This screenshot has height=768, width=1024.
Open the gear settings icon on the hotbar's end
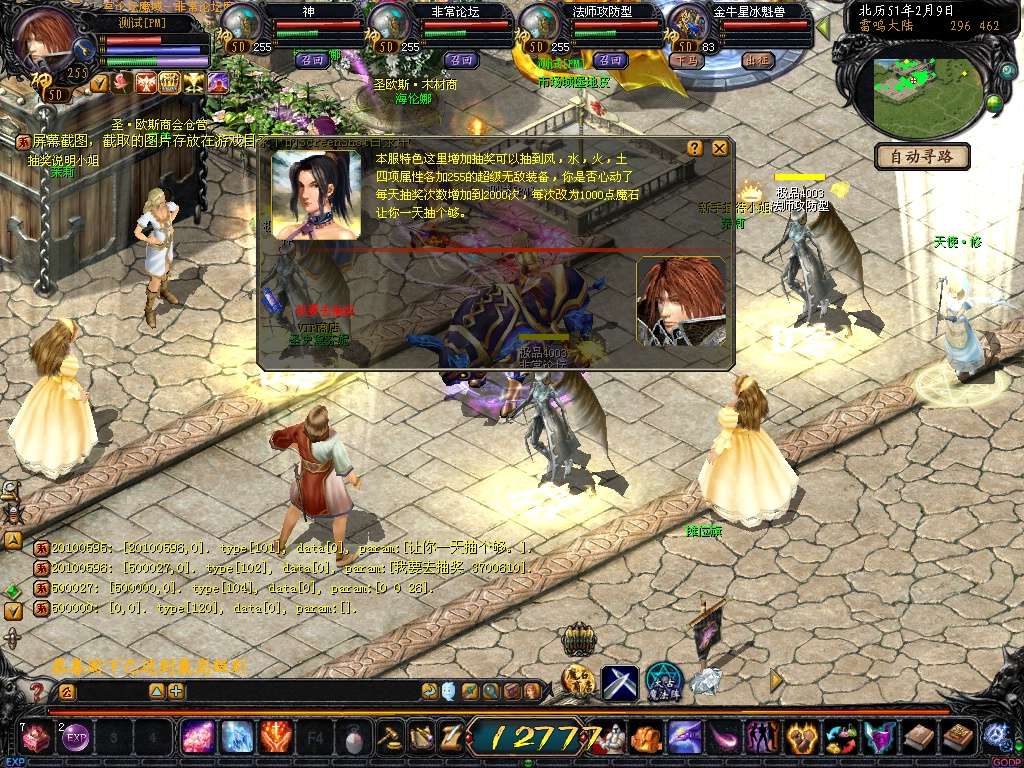(996, 737)
